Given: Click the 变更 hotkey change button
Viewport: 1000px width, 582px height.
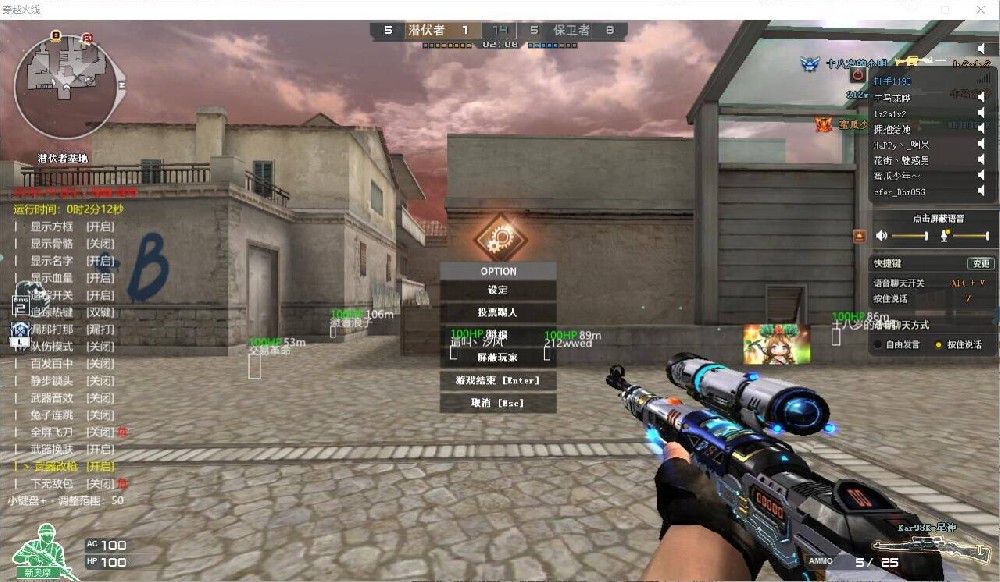Looking at the screenshot, I should pyautogui.click(x=980, y=264).
